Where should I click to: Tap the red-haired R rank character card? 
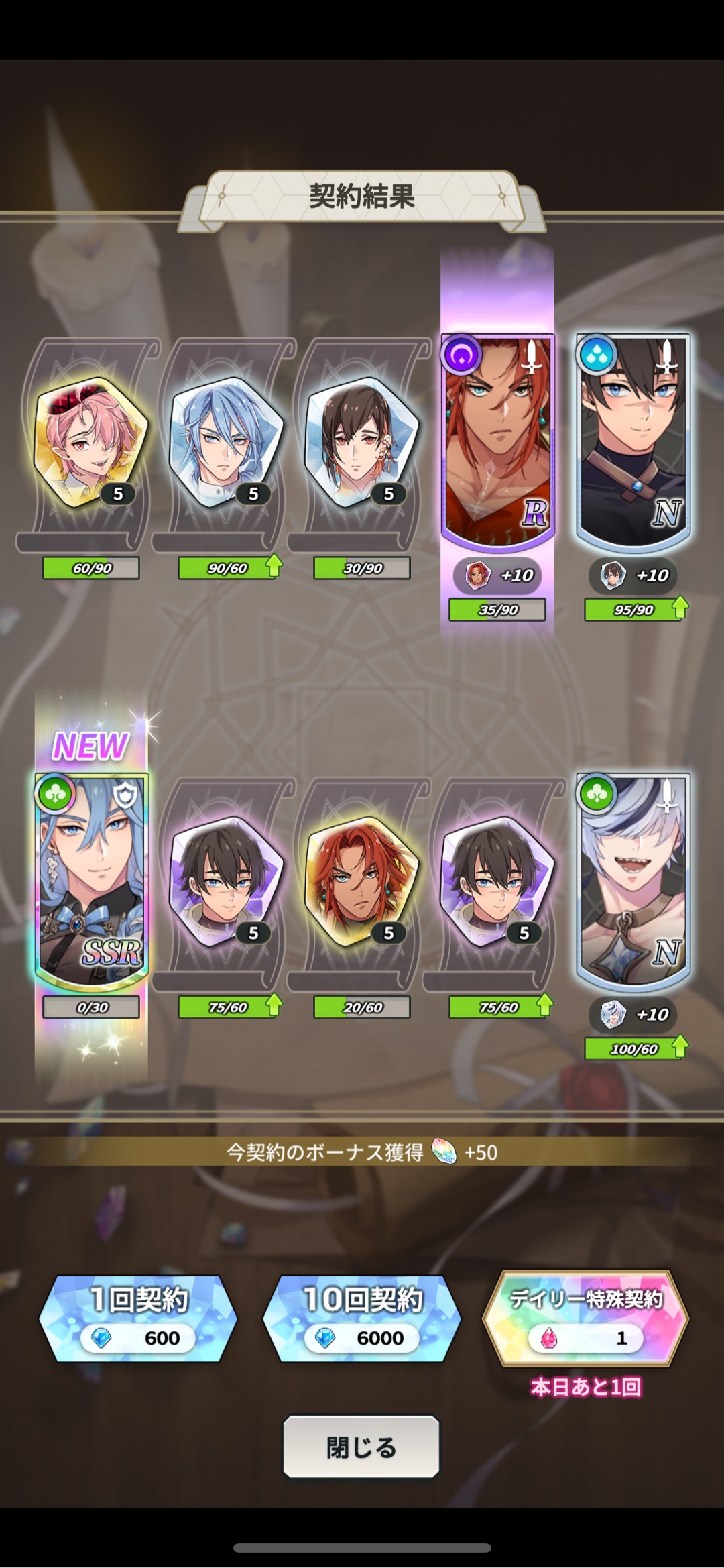coord(497,439)
